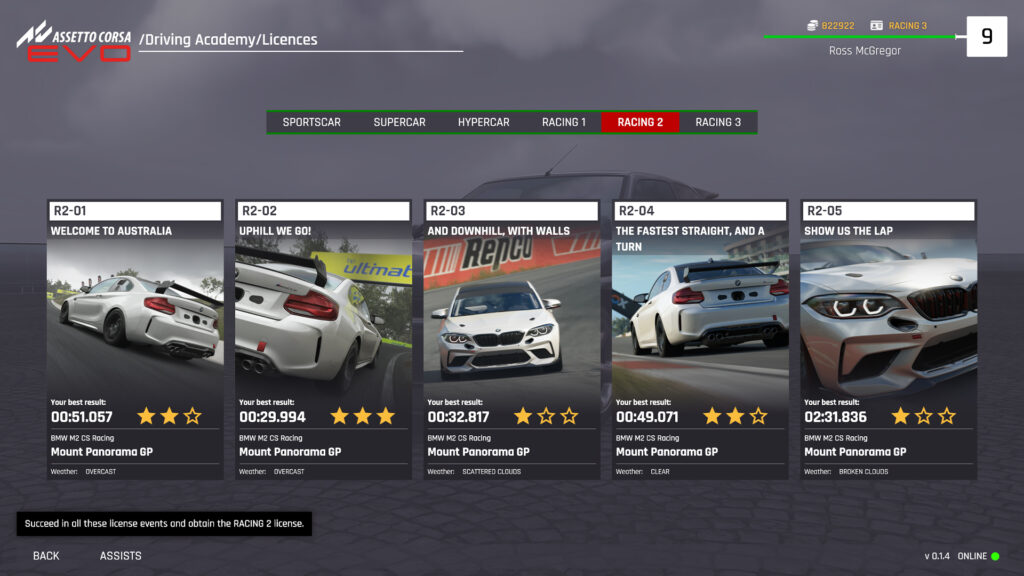Switch to the SPORTSCAR licence tab
Viewport: 1024px width, 576px height.
tap(311, 122)
